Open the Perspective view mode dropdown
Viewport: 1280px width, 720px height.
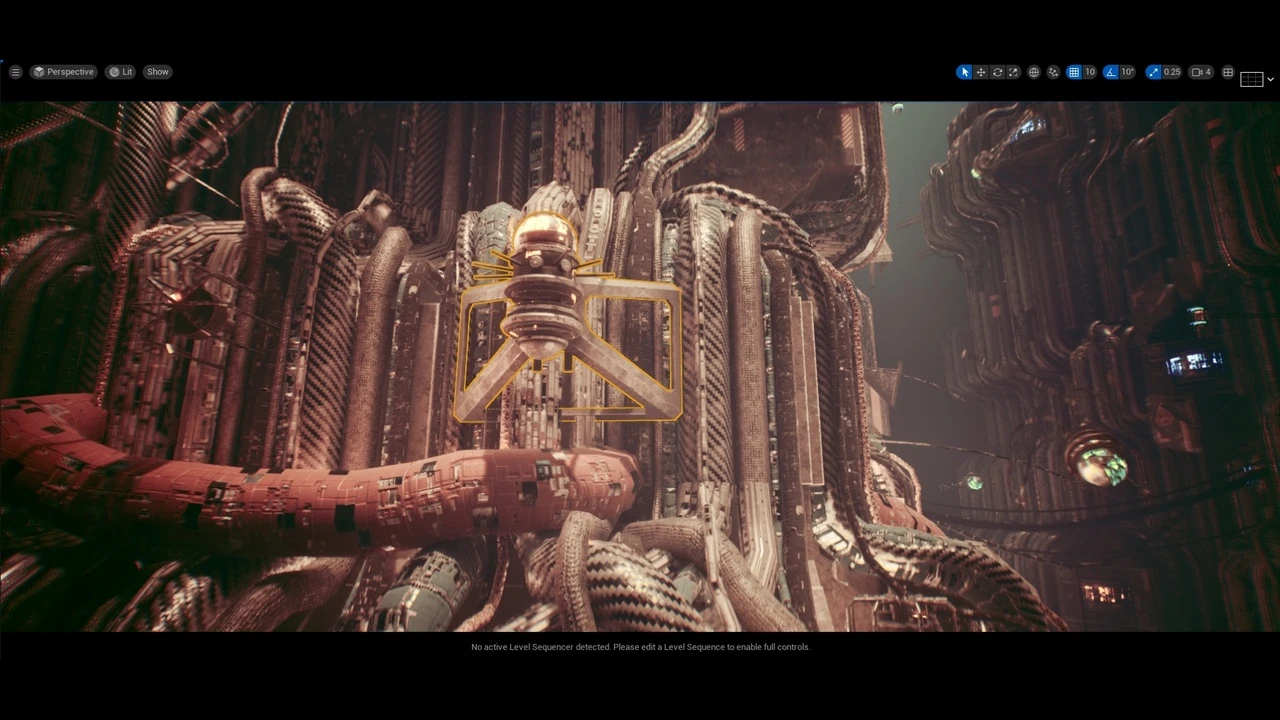click(x=63, y=72)
